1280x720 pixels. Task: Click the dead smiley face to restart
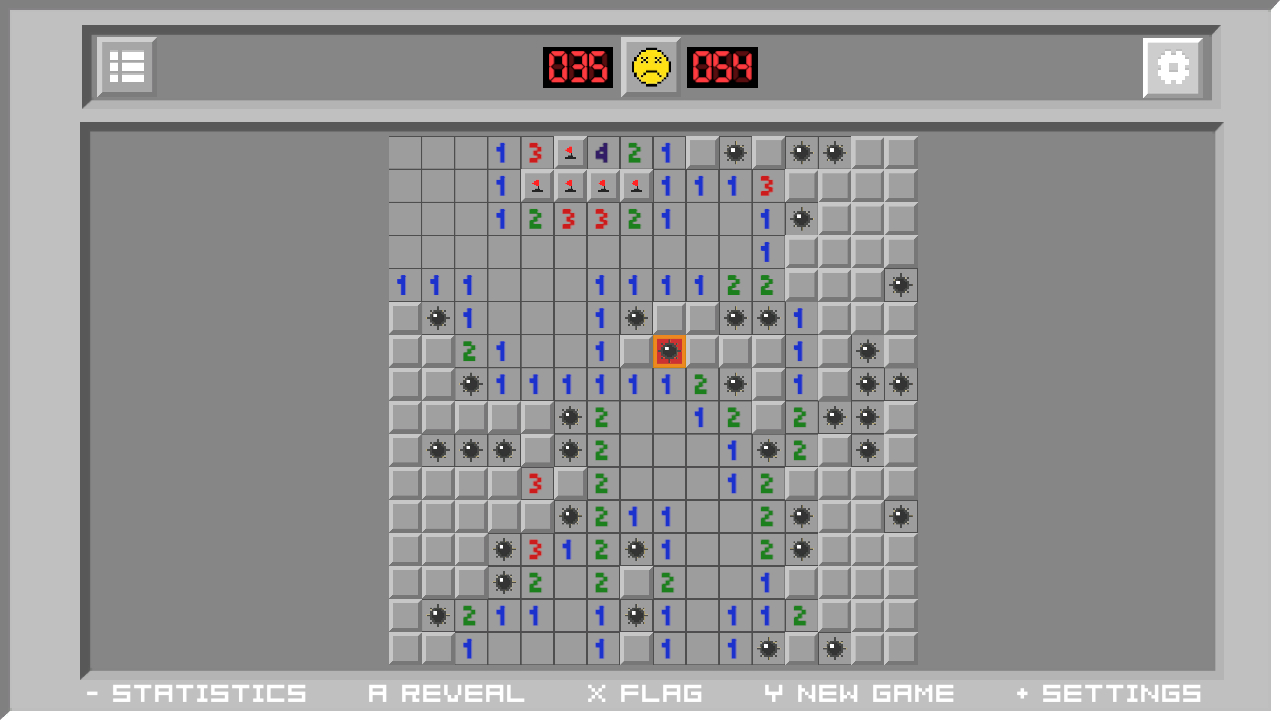pos(650,68)
